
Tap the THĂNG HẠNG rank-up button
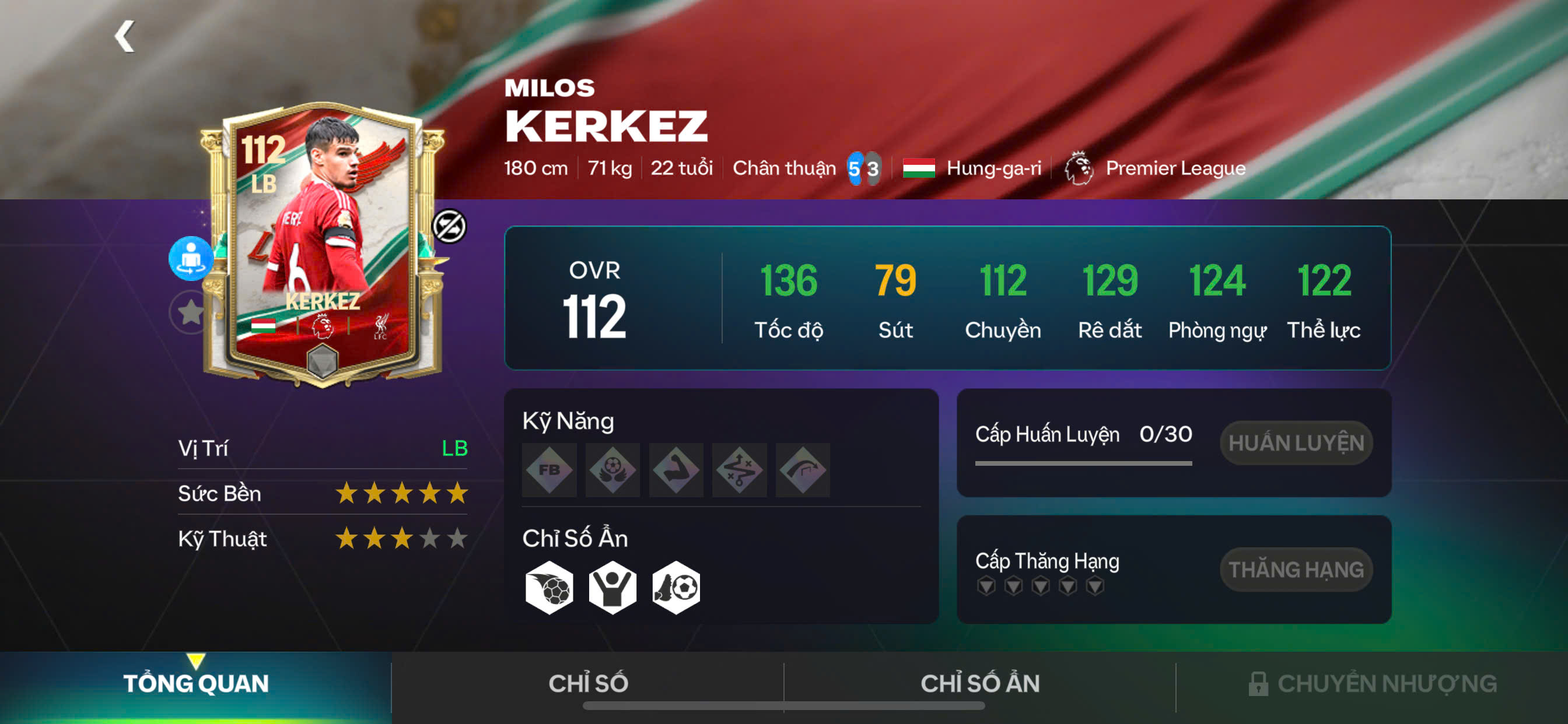(1296, 570)
